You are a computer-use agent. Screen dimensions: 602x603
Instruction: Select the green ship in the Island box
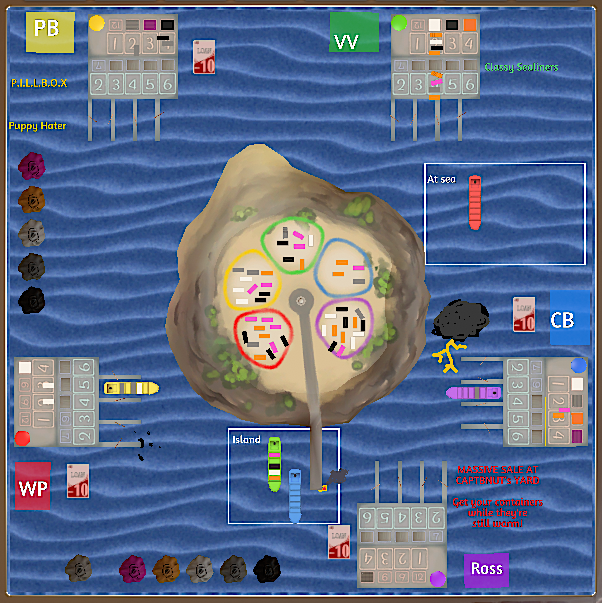[x=274, y=464]
